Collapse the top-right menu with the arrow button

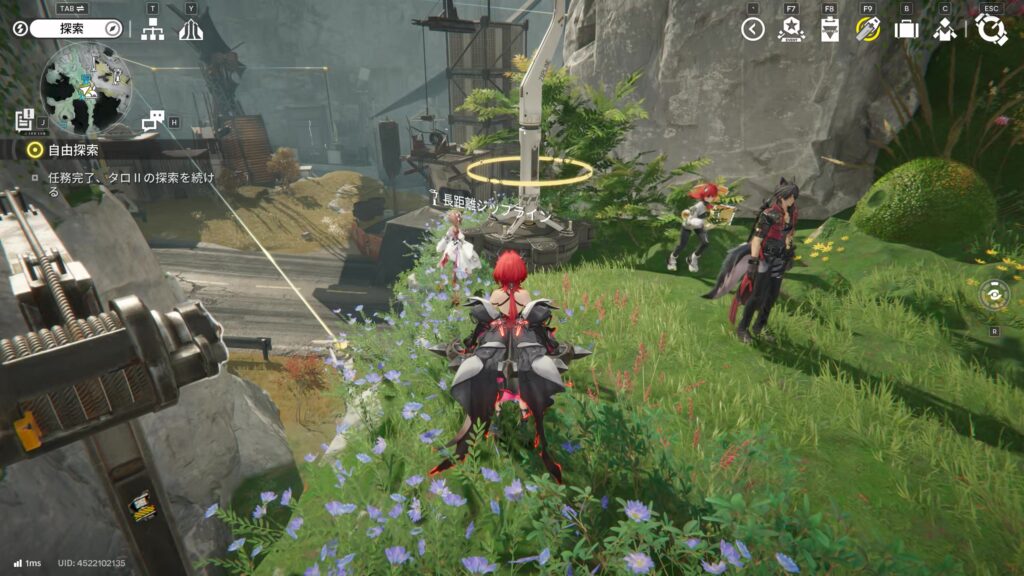pyautogui.click(x=753, y=29)
